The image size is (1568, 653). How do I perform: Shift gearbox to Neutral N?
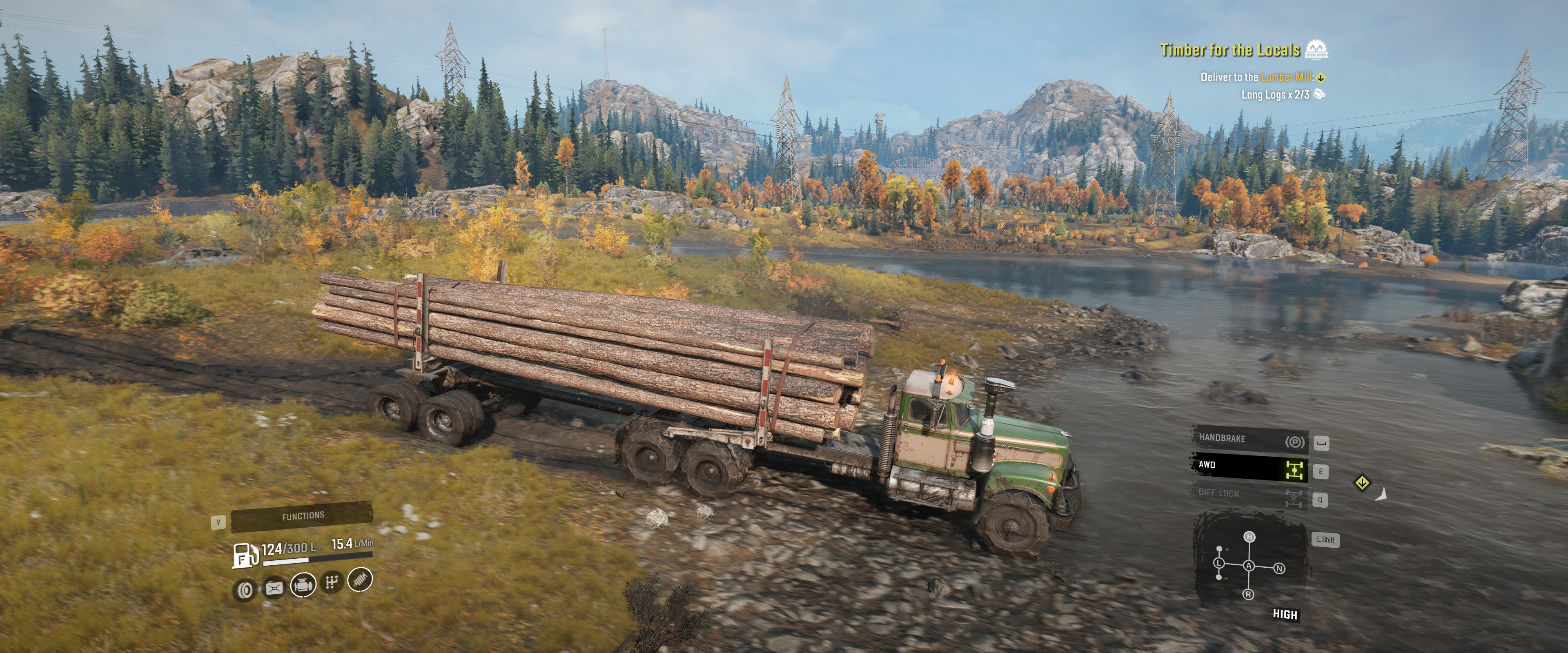coord(1279,569)
